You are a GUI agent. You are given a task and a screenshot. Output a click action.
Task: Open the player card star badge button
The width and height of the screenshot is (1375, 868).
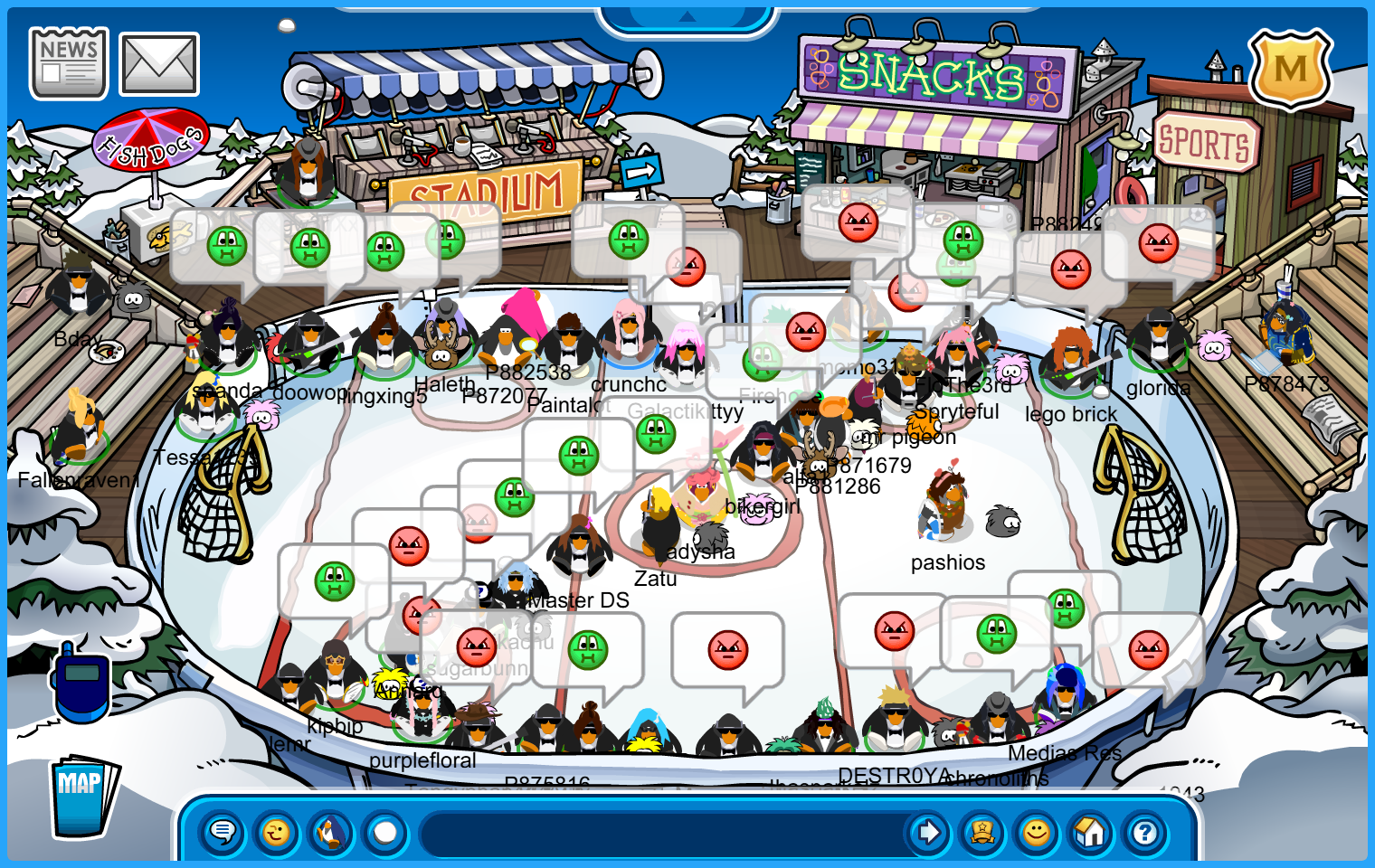pyautogui.click(x=982, y=832)
